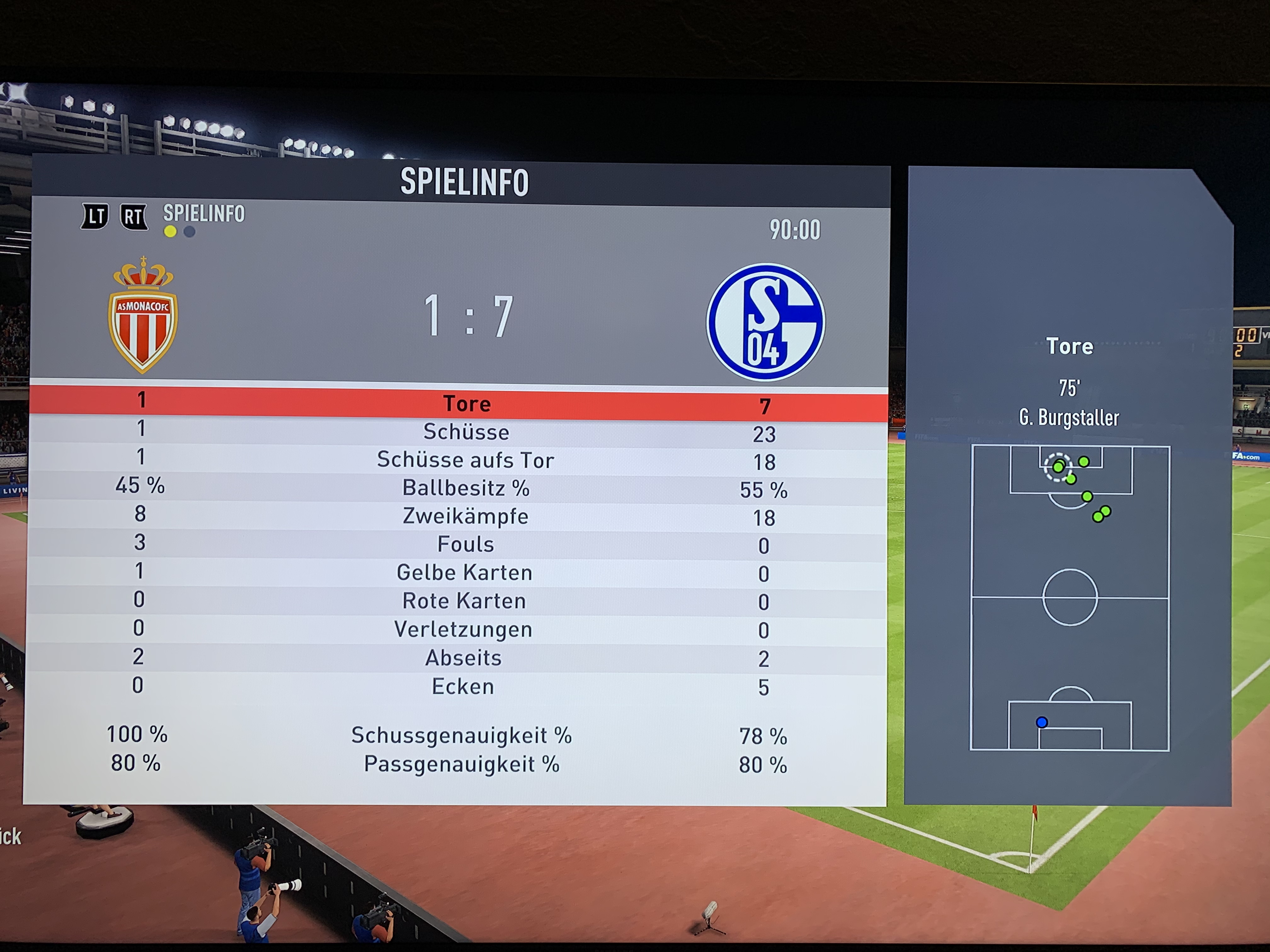Highlight the Ballbesitz % row
Image resolution: width=1270 pixels, height=952 pixels.
coord(465,488)
